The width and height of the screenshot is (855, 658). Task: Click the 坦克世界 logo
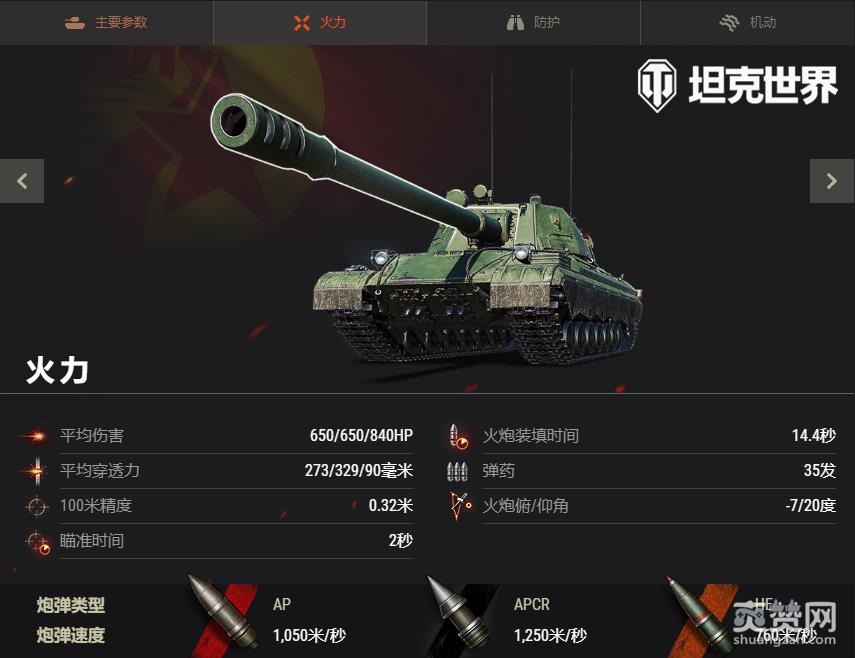(738, 86)
